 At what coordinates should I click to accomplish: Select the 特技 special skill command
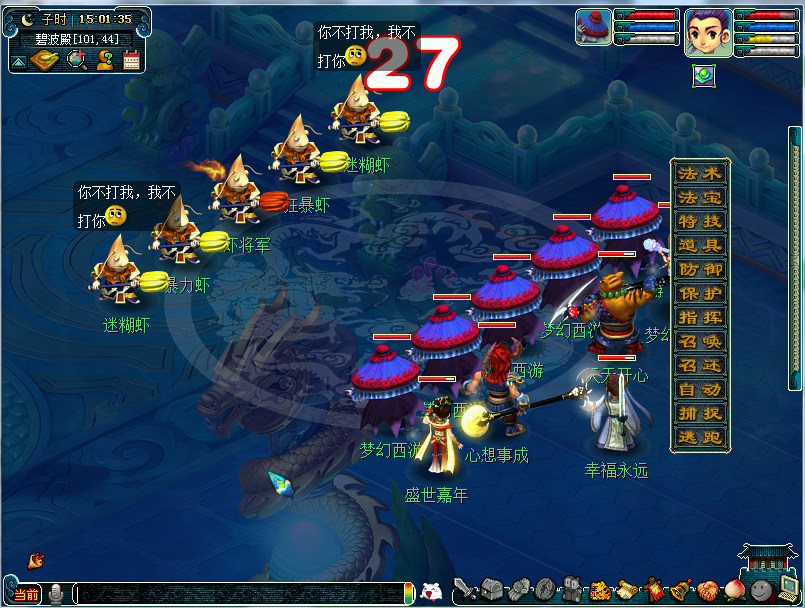click(700, 221)
